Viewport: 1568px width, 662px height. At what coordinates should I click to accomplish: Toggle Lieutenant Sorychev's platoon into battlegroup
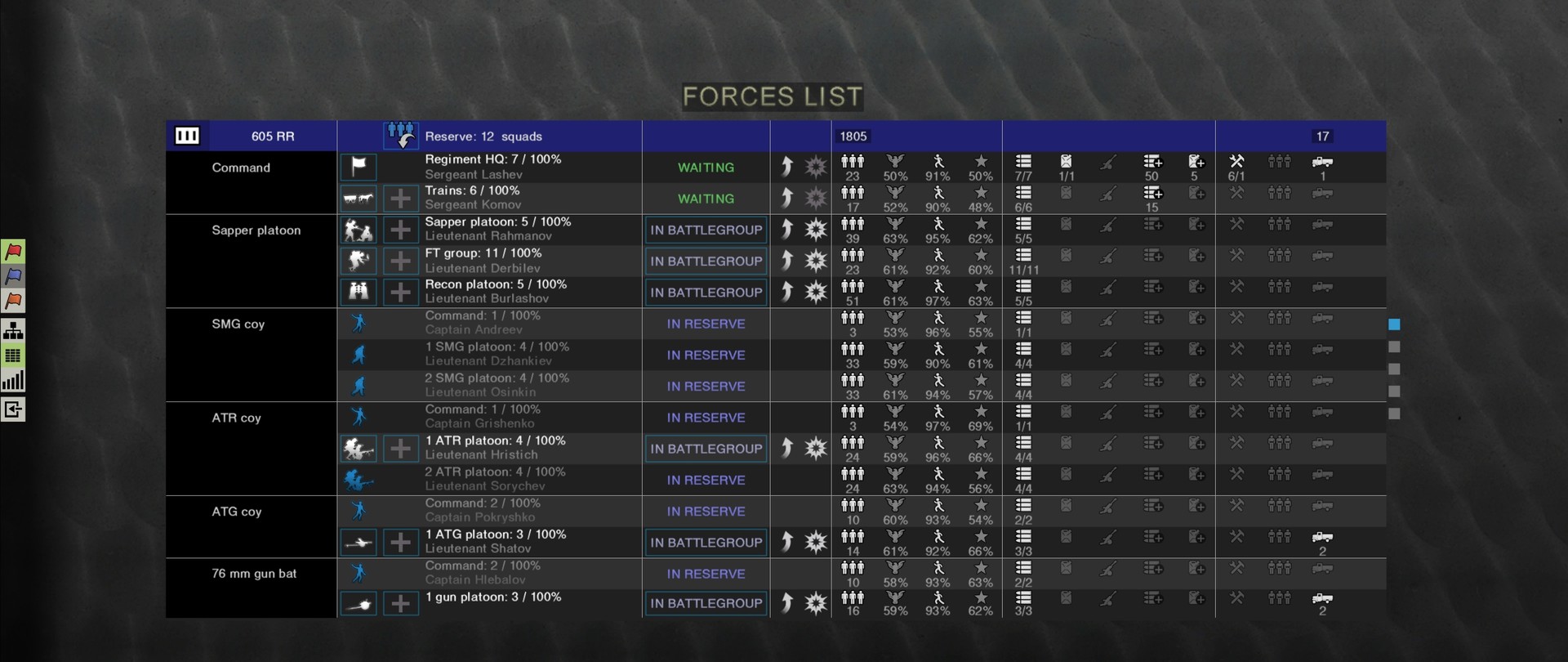click(705, 480)
